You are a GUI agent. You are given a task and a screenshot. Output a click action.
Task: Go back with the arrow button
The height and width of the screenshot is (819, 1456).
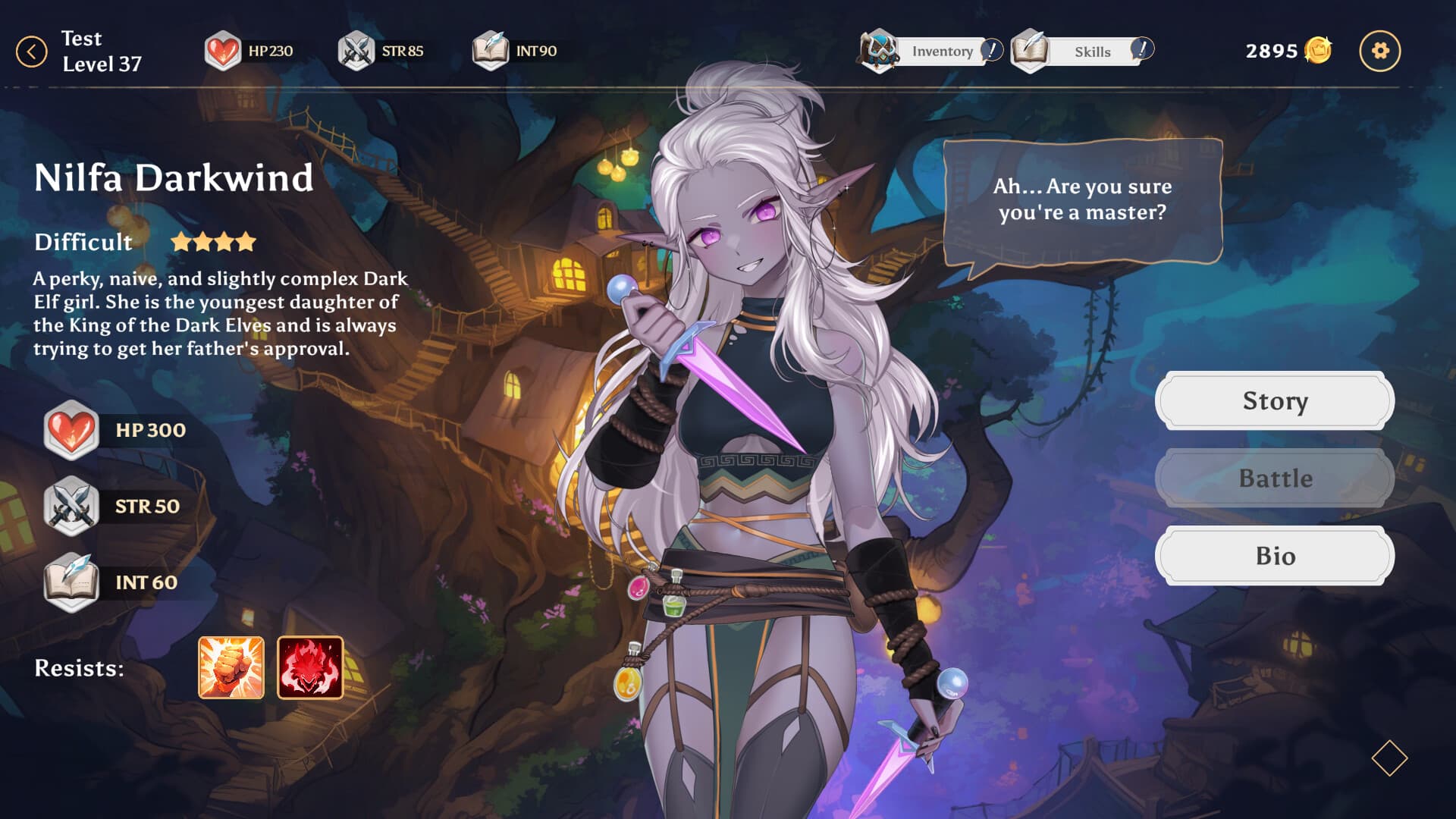(x=32, y=52)
